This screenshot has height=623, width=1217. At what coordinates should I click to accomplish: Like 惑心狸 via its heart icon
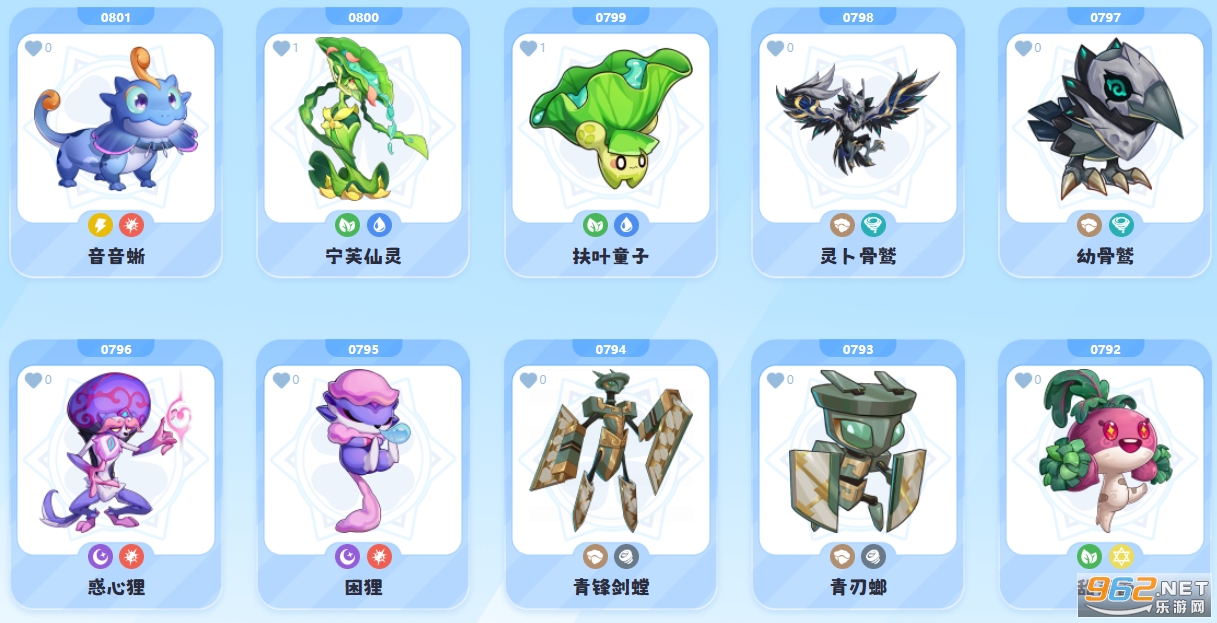pyautogui.click(x=34, y=380)
